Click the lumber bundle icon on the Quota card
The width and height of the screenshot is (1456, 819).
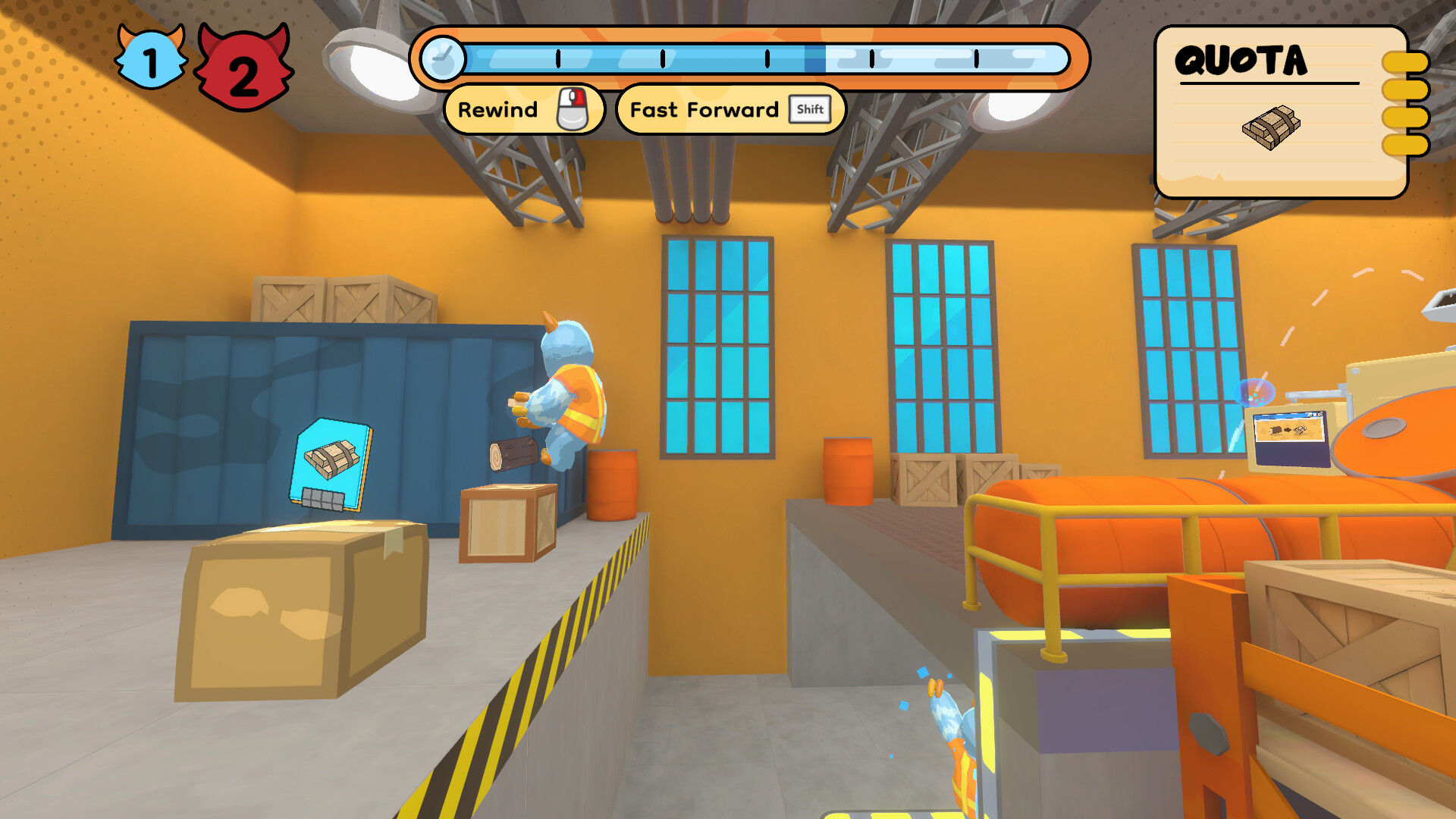(1270, 127)
